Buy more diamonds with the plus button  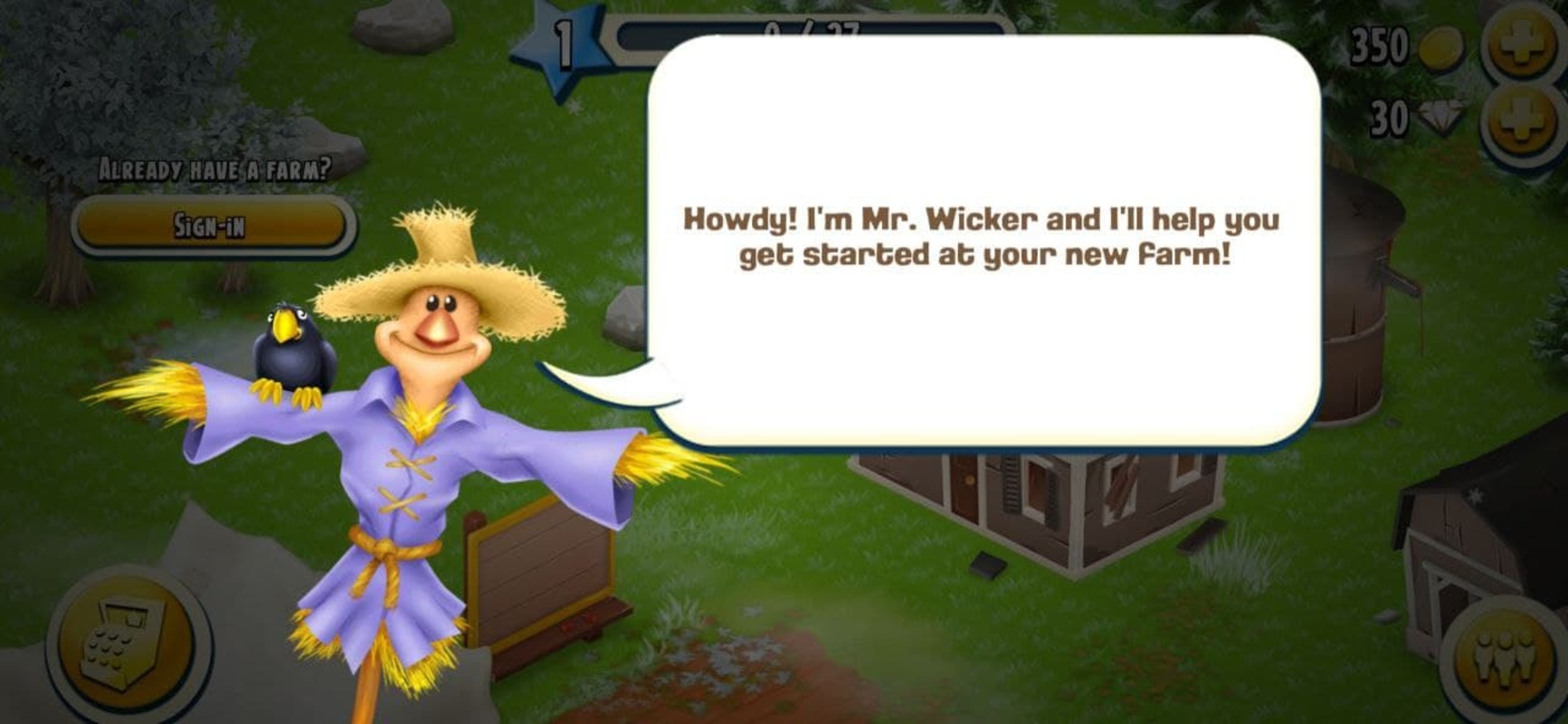point(1523,120)
